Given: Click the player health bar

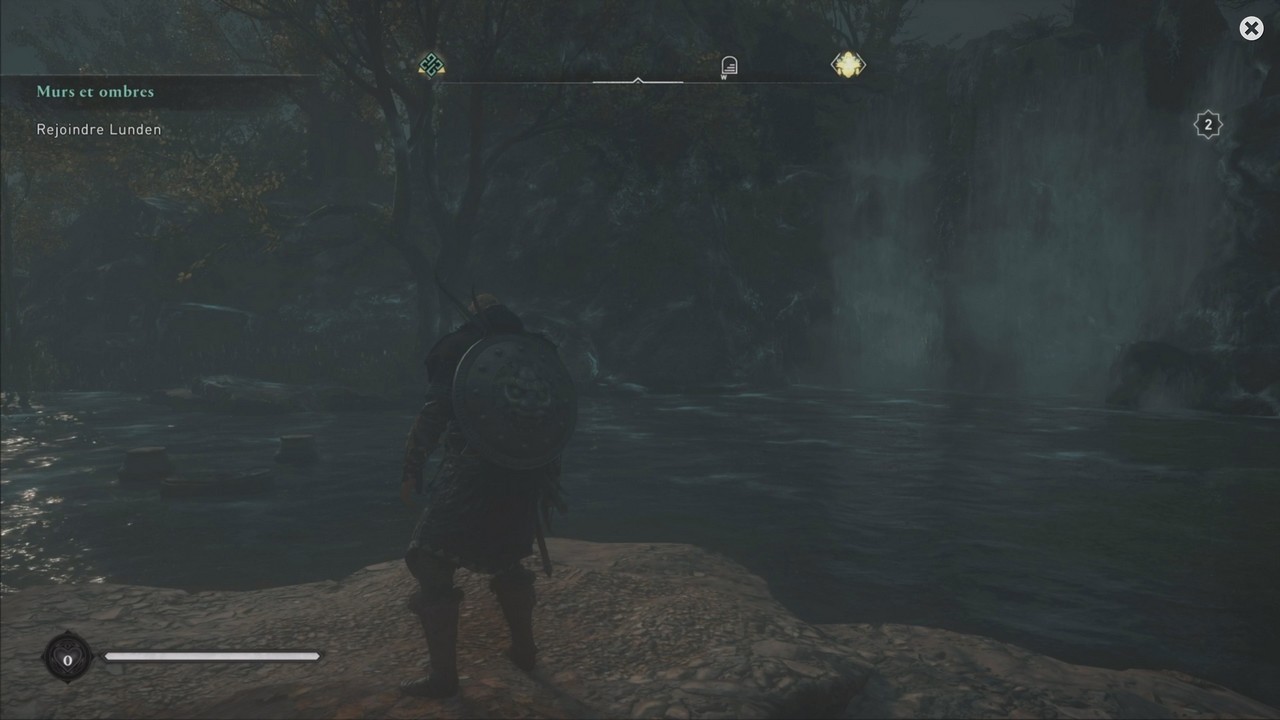Looking at the screenshot, I should coord(212,656).
